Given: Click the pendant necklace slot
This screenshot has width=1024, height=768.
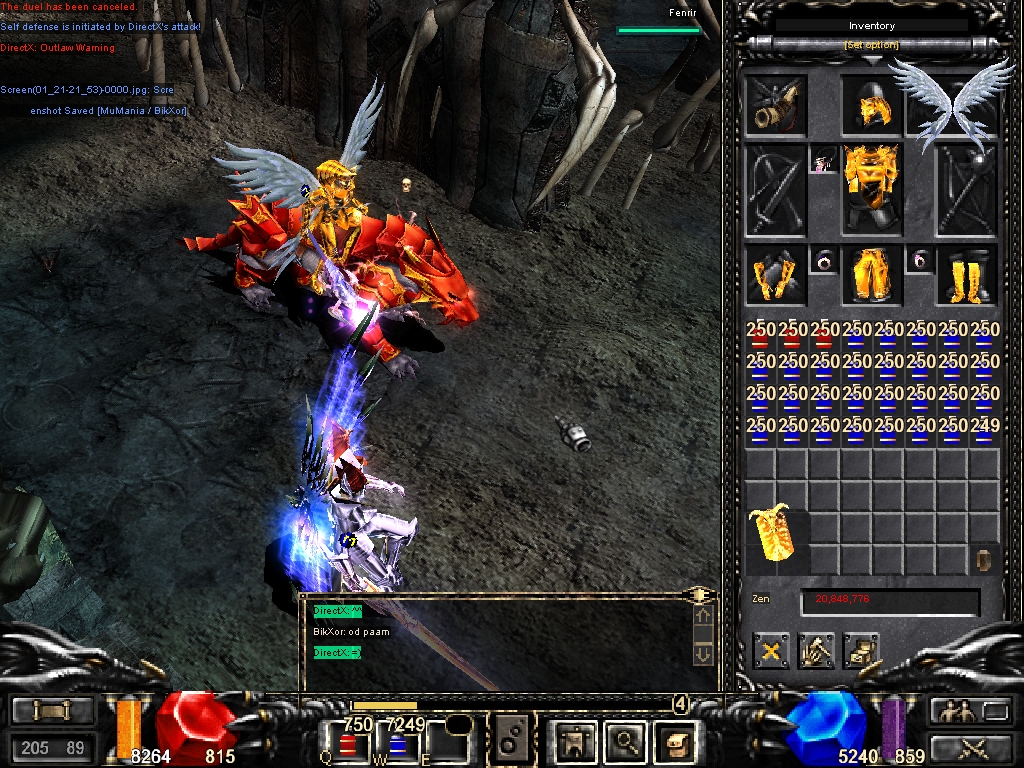Looking at the screenshot, I should pos(824,160).
